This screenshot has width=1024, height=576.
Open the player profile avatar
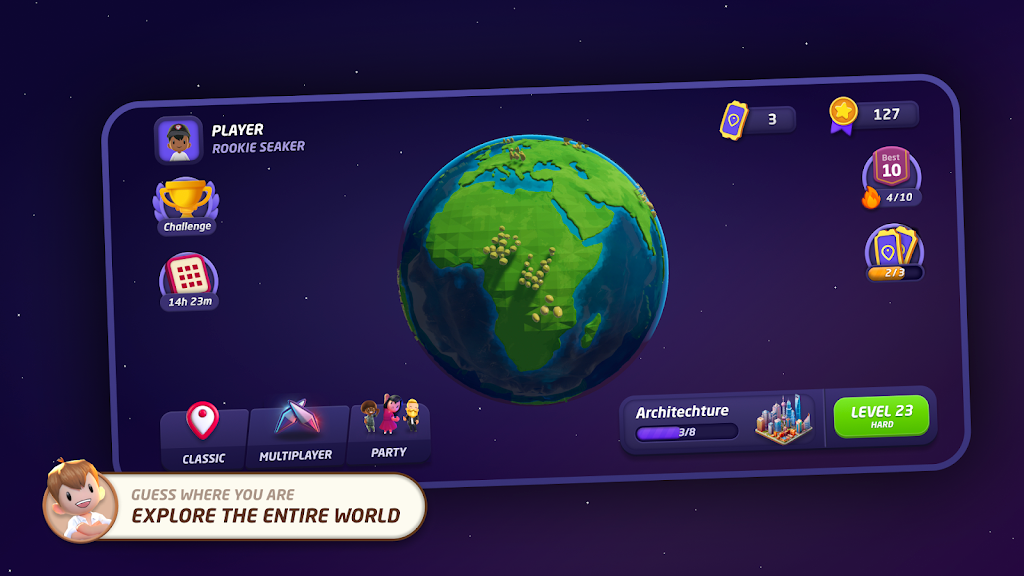(179, 140)
